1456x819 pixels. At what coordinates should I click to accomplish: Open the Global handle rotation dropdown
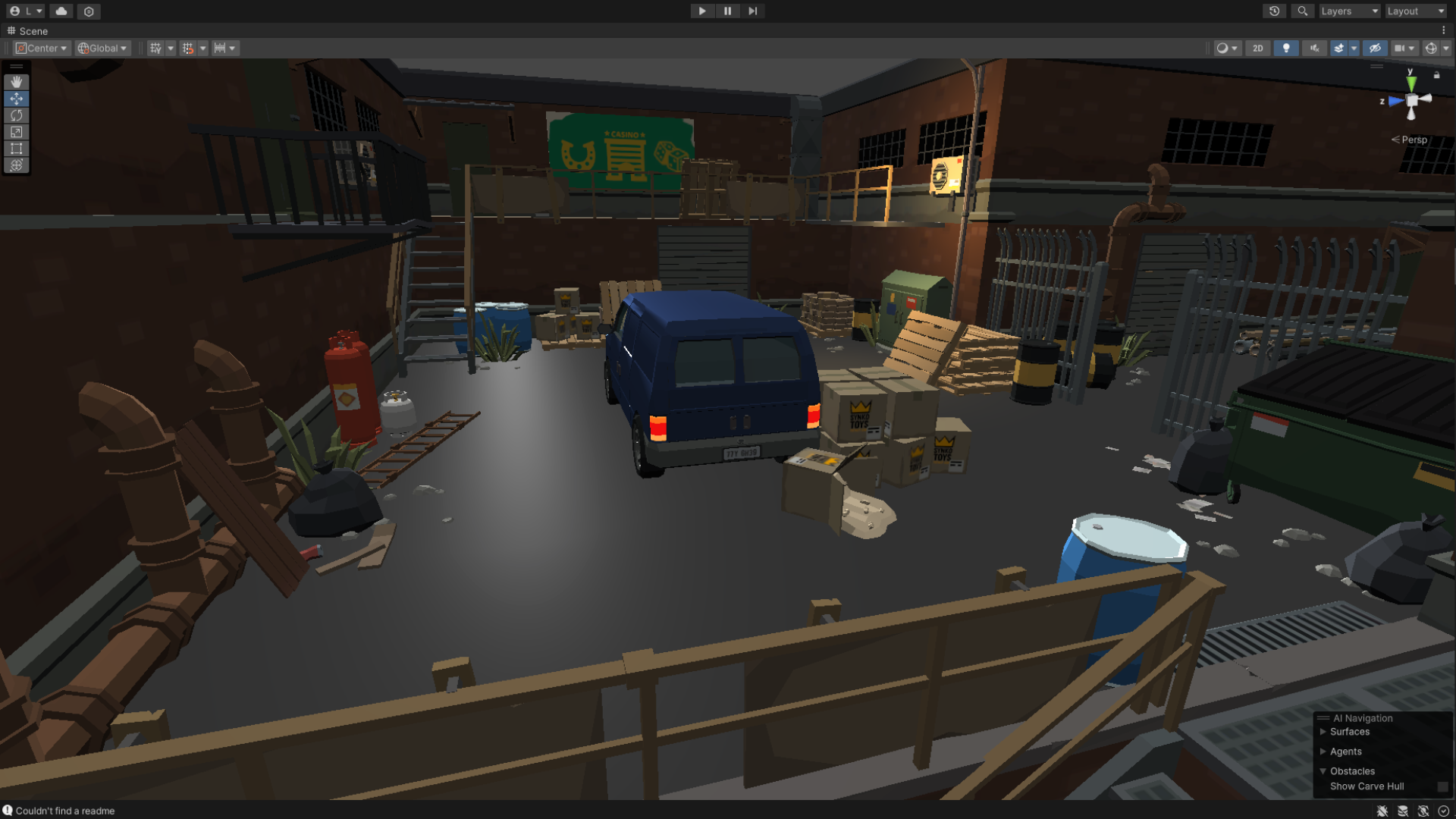[x=103, y=49]
